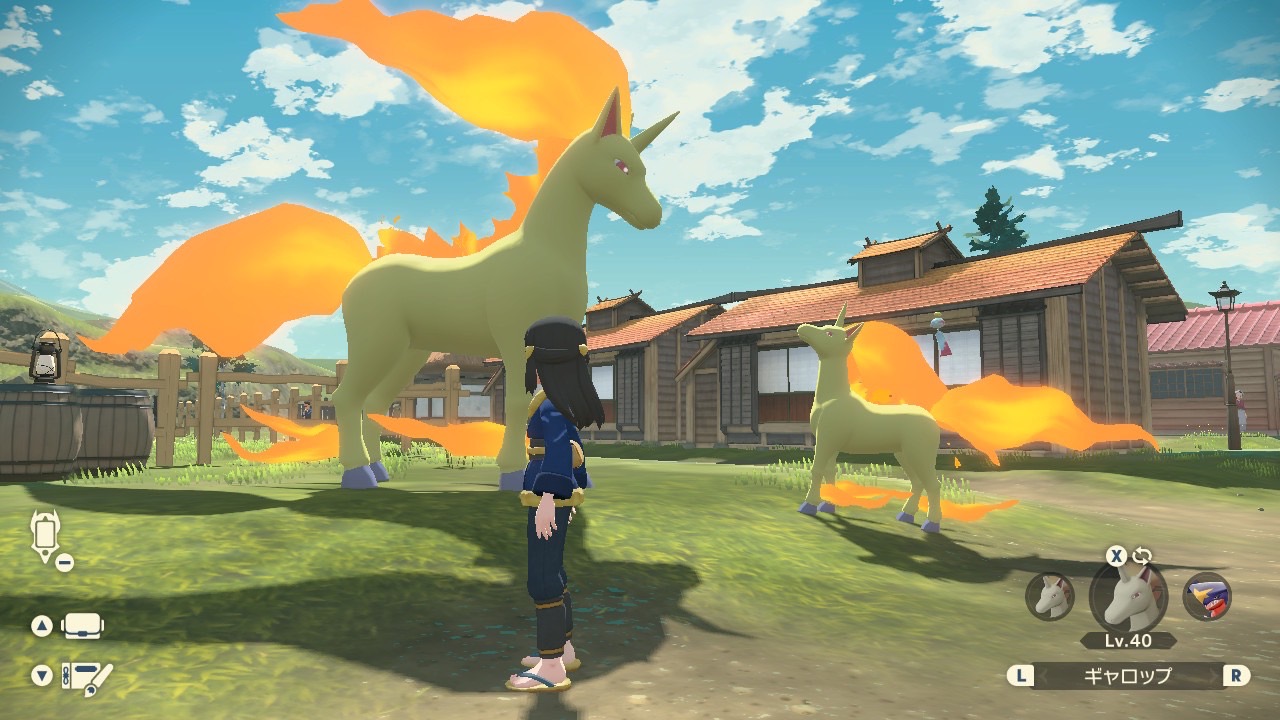1280x720 pixels.
Task: Choose the smaller Rapidash portrait beside the centre one
Action: click(1050, 597)
